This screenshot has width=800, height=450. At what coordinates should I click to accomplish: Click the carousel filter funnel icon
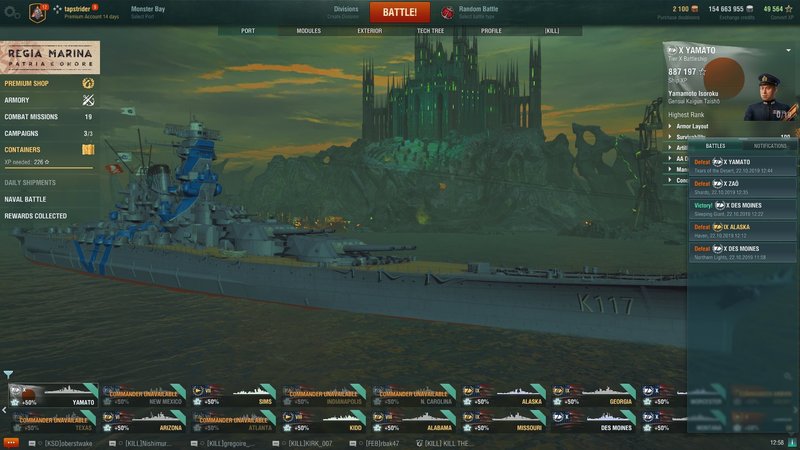click(8, 375)
